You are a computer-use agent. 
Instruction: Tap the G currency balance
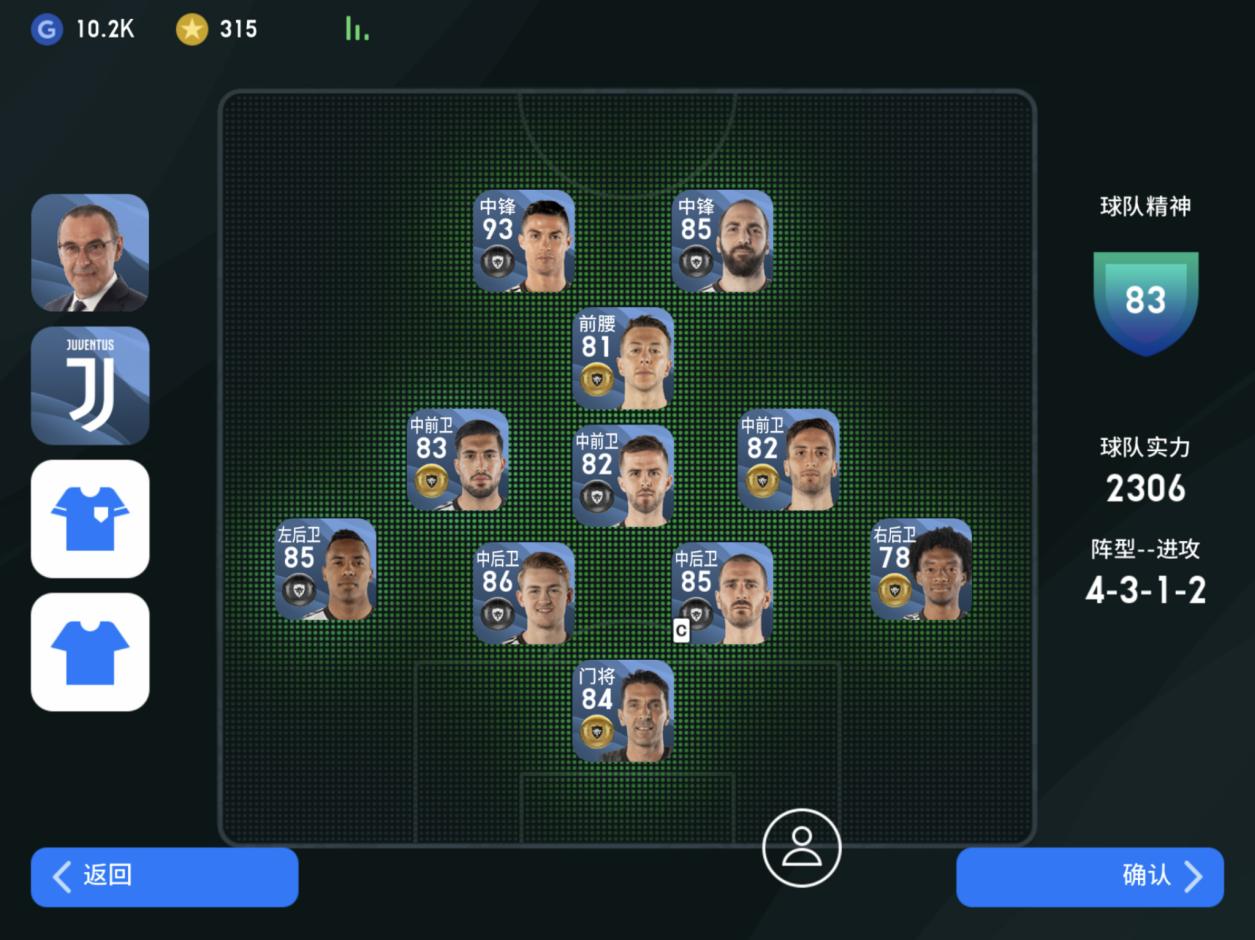[83, 29]
